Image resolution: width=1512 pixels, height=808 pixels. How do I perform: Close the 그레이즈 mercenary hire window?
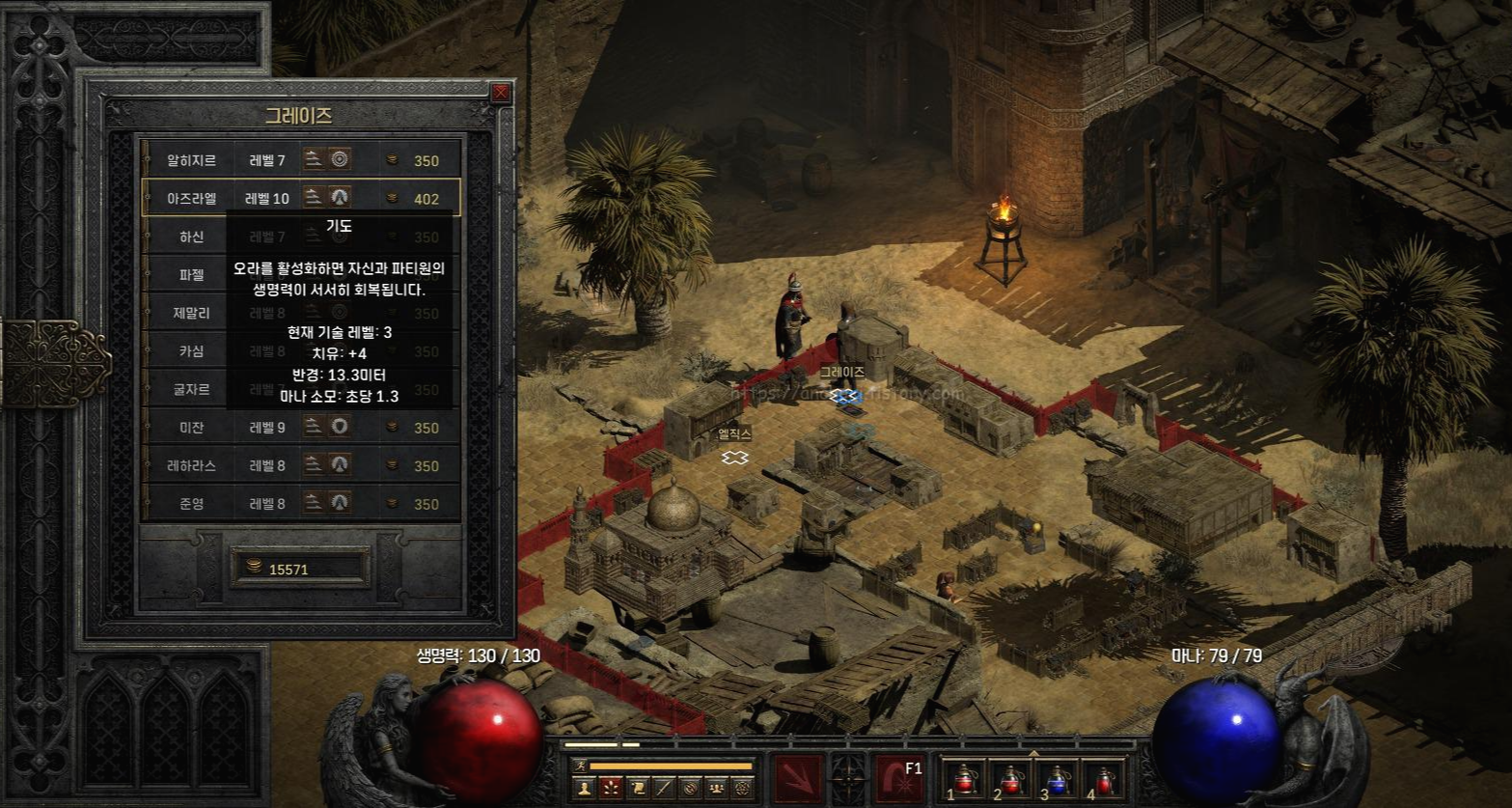500,94
